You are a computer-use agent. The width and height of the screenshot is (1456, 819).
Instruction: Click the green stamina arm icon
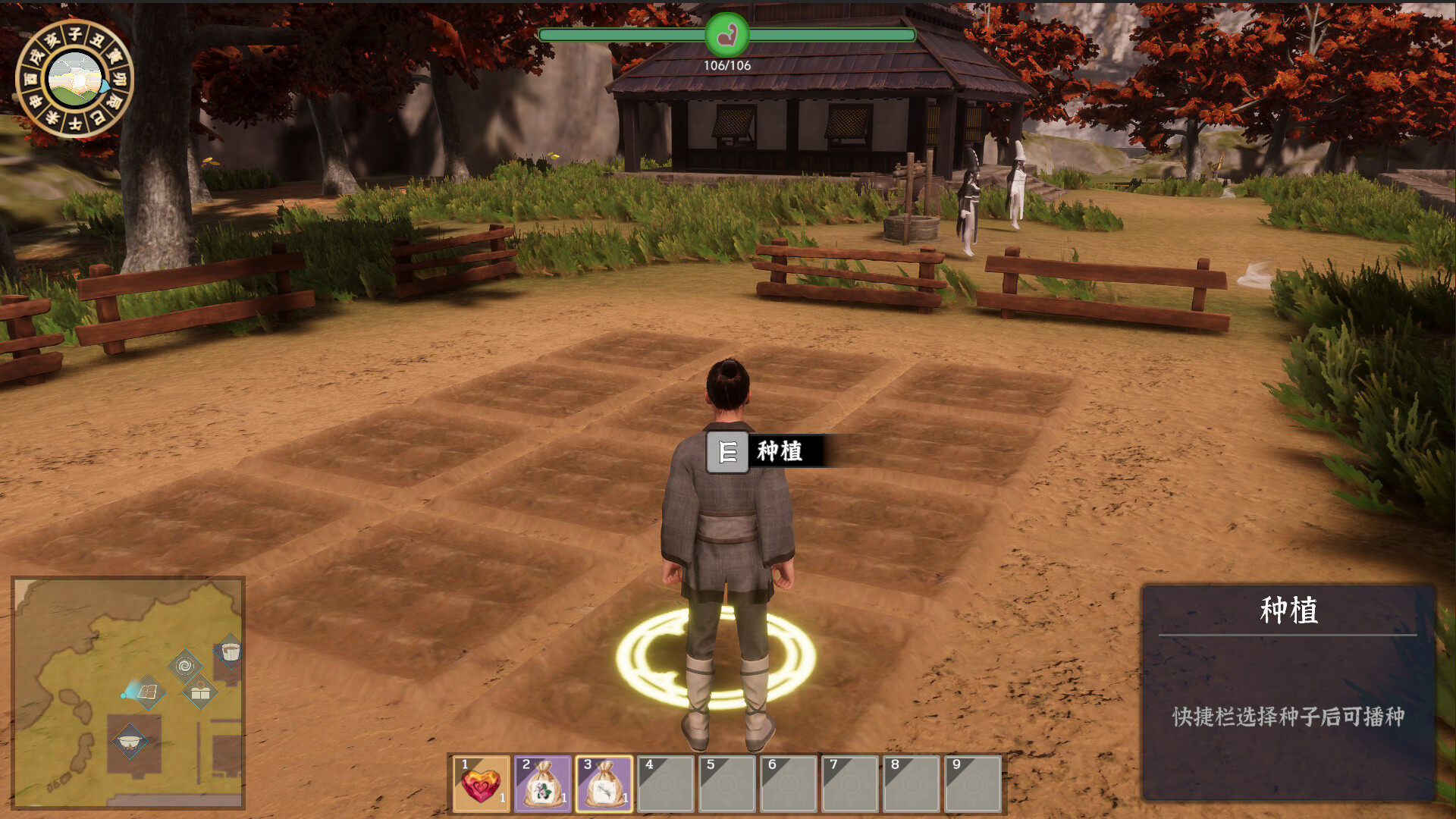tap(726, 35)
